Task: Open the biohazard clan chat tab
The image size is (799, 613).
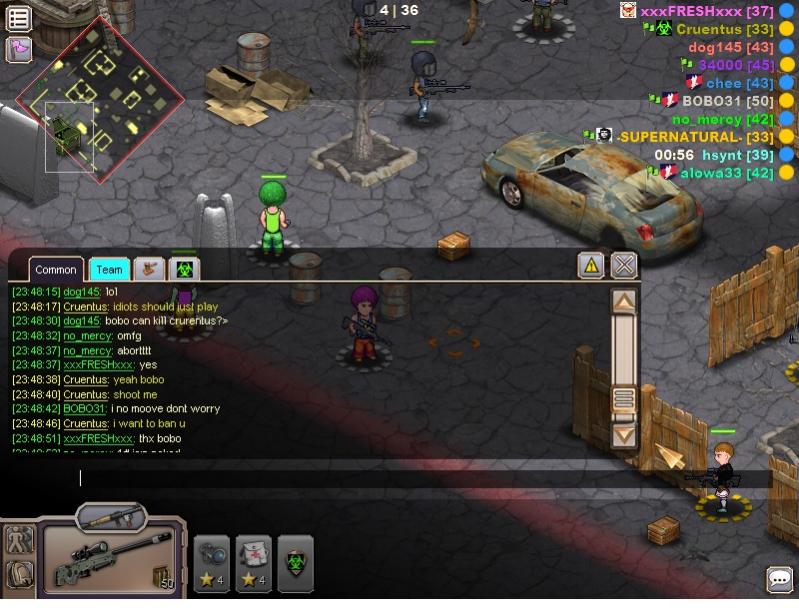Action: coord(184,269)
